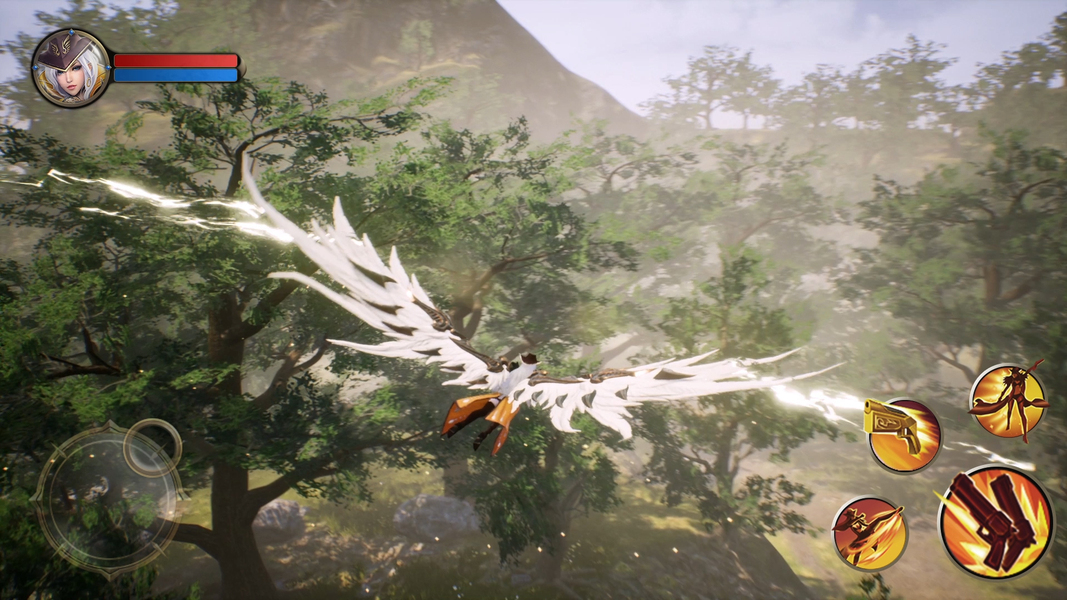
Task: Activate the large dual pistols attack button
Action: [996, 522]
